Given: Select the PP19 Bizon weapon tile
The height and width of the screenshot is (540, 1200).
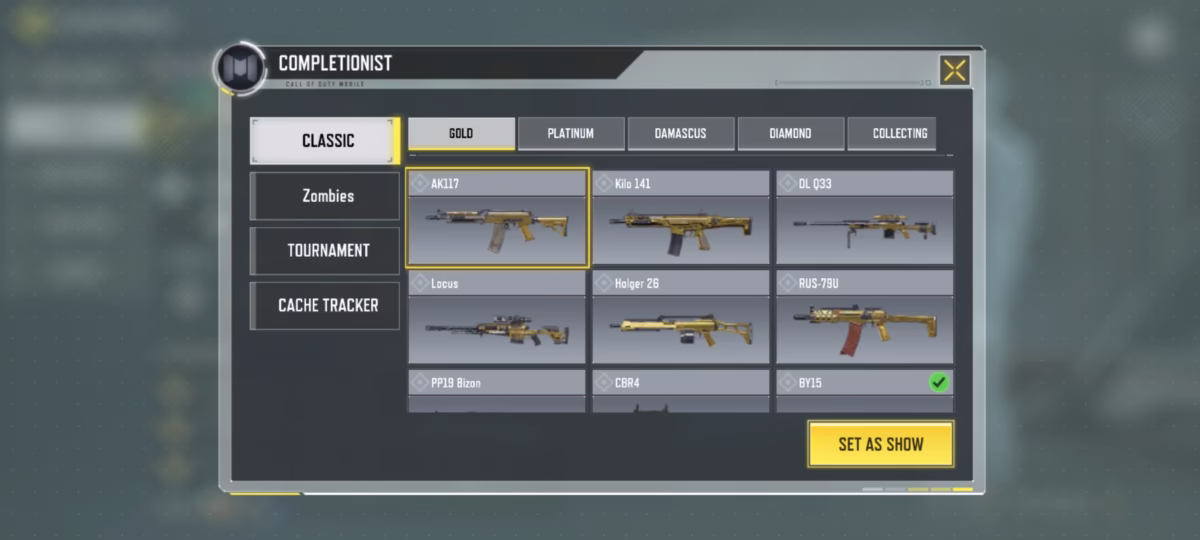Looking at the screenshot, I should click(x=497, y=391).
